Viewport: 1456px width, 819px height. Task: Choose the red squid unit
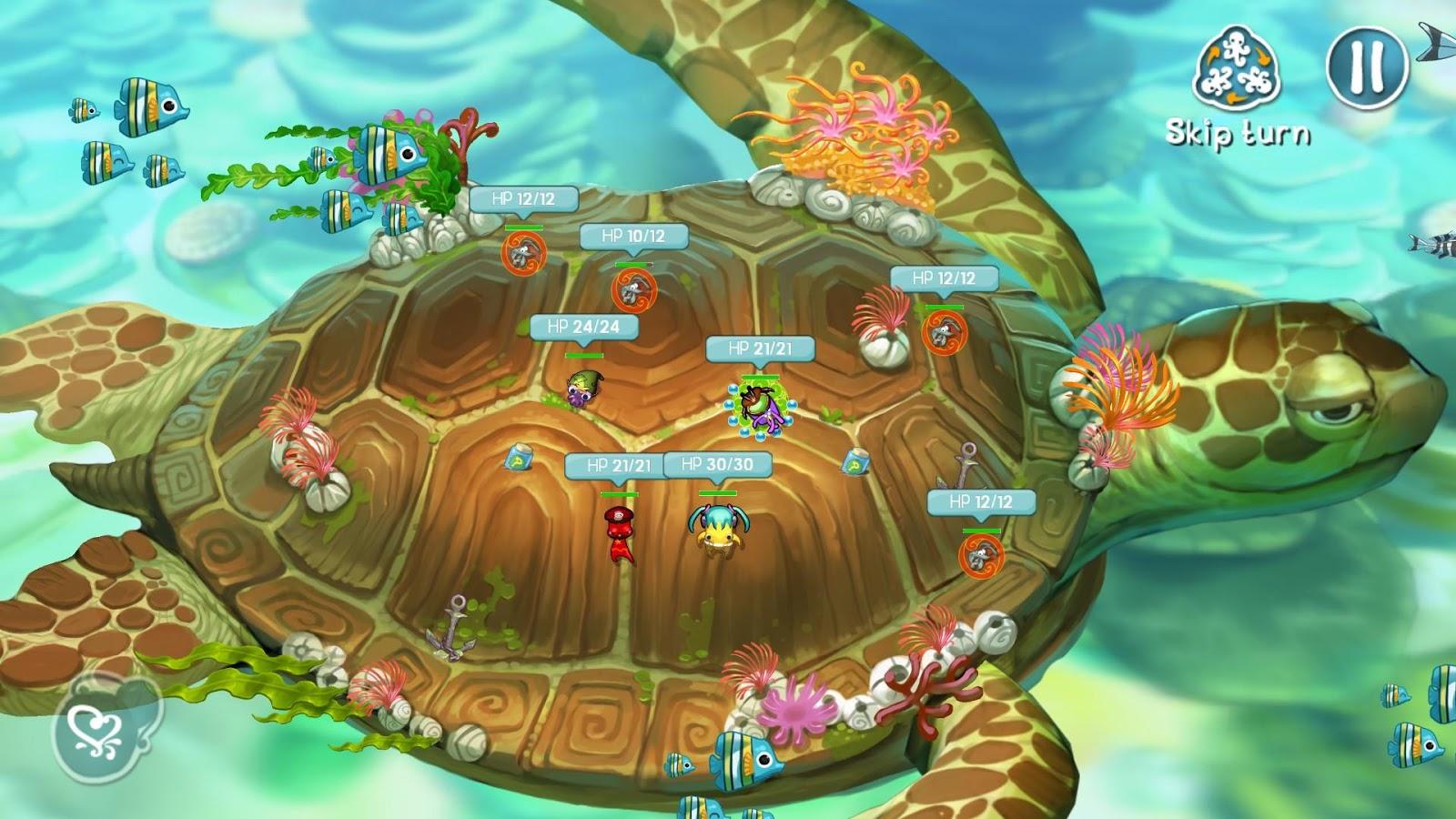point(619,532)
